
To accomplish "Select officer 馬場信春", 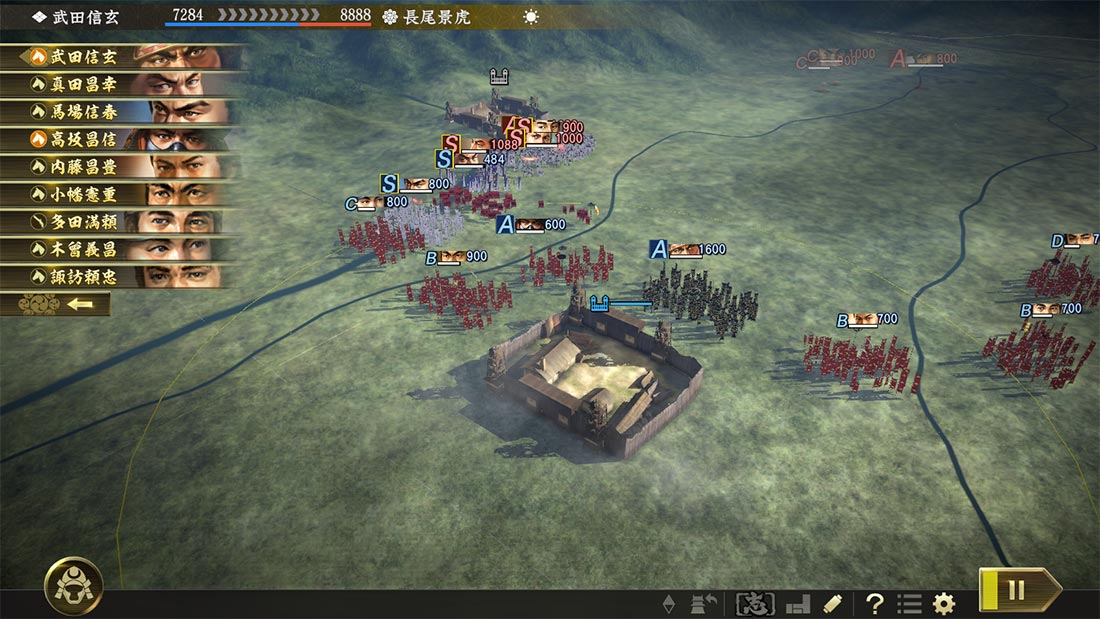I will pos(120,112).
